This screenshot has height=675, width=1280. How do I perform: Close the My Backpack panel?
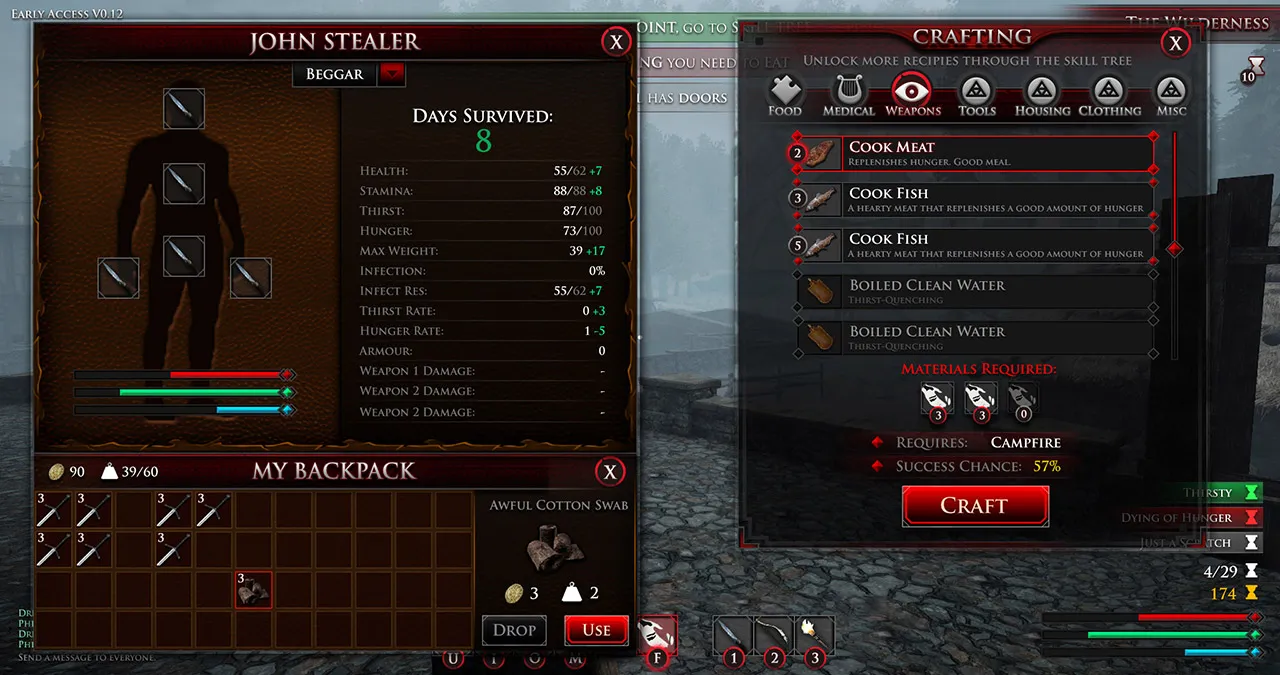point(609,472)
